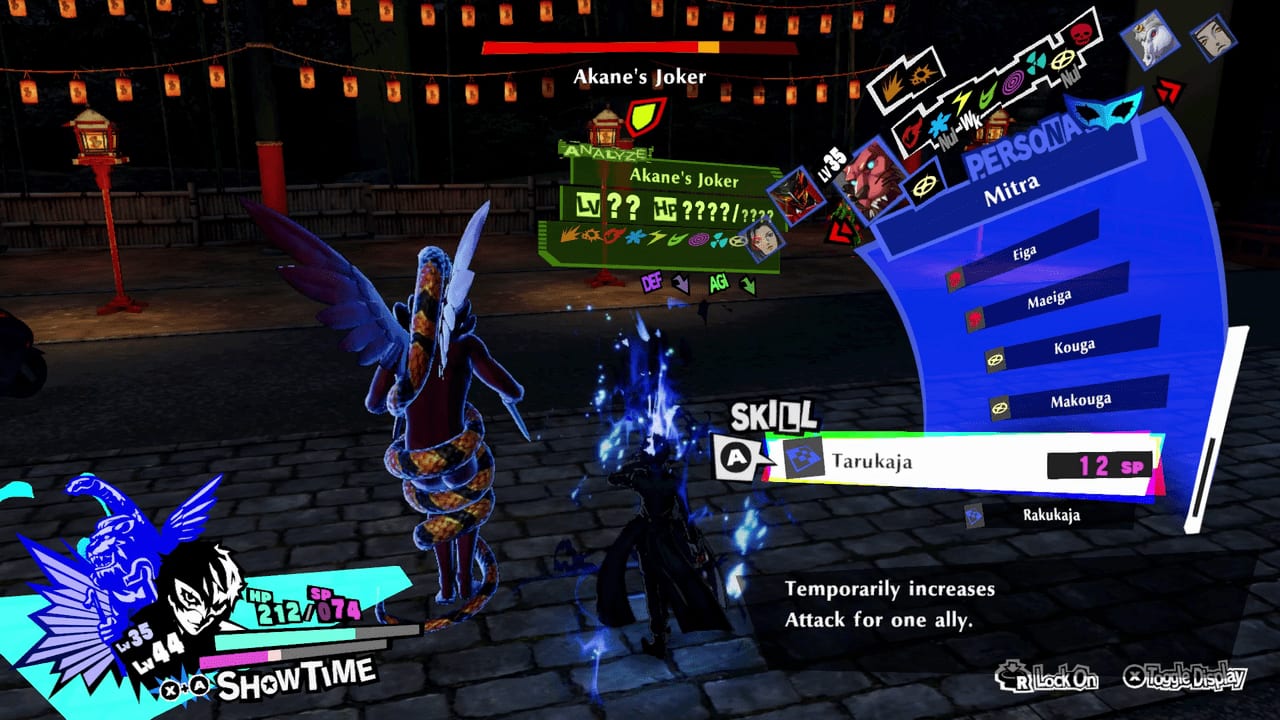Choose the Makouga skill
1280x720 pixels.
[1080, 400]
